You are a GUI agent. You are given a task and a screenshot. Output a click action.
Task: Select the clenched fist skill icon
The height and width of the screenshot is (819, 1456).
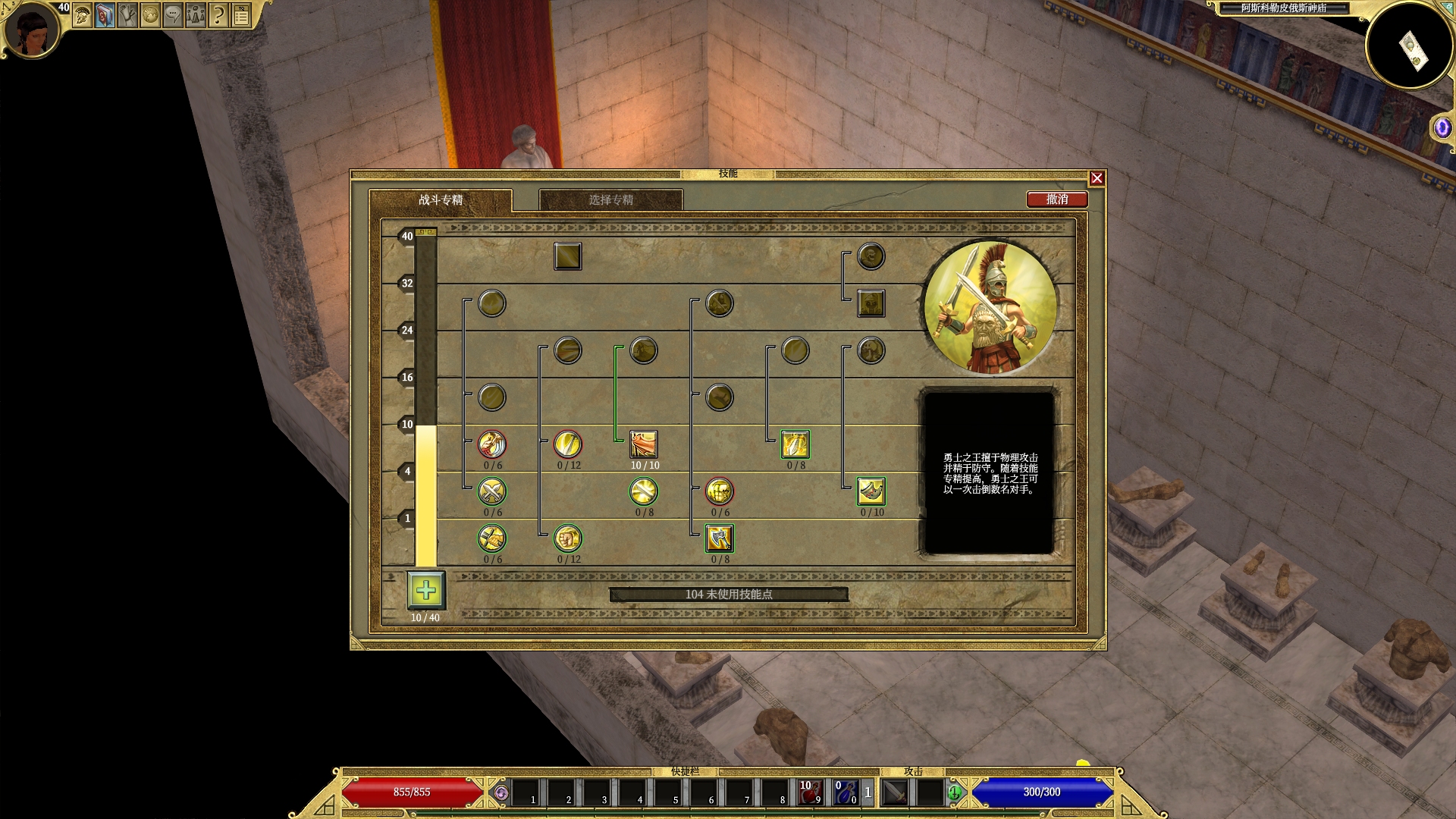point(568,538)
